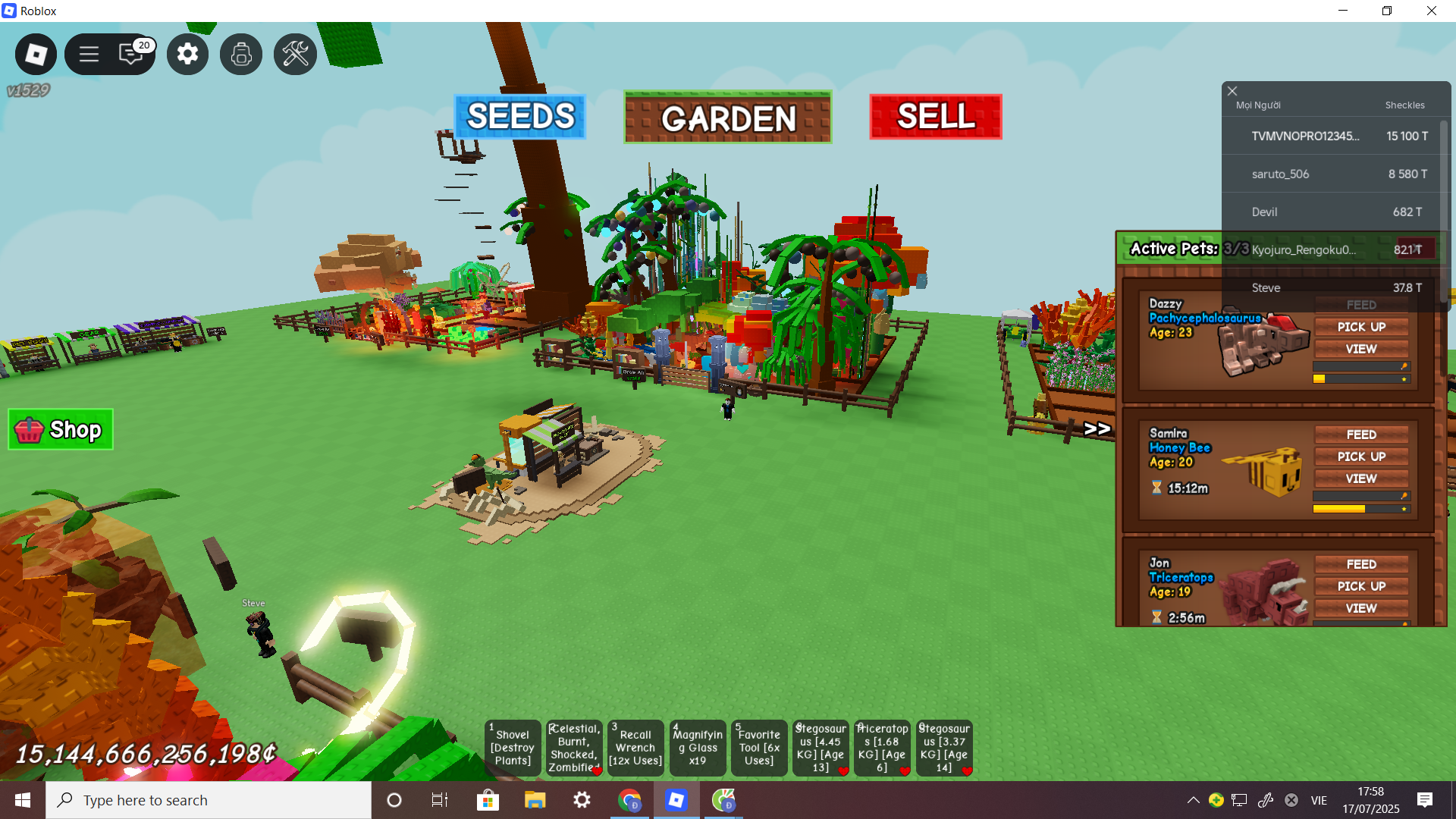Select the Favorite Tool hotbar slot
This screenshot has height=819, width=1456.
tap(759, 748)
